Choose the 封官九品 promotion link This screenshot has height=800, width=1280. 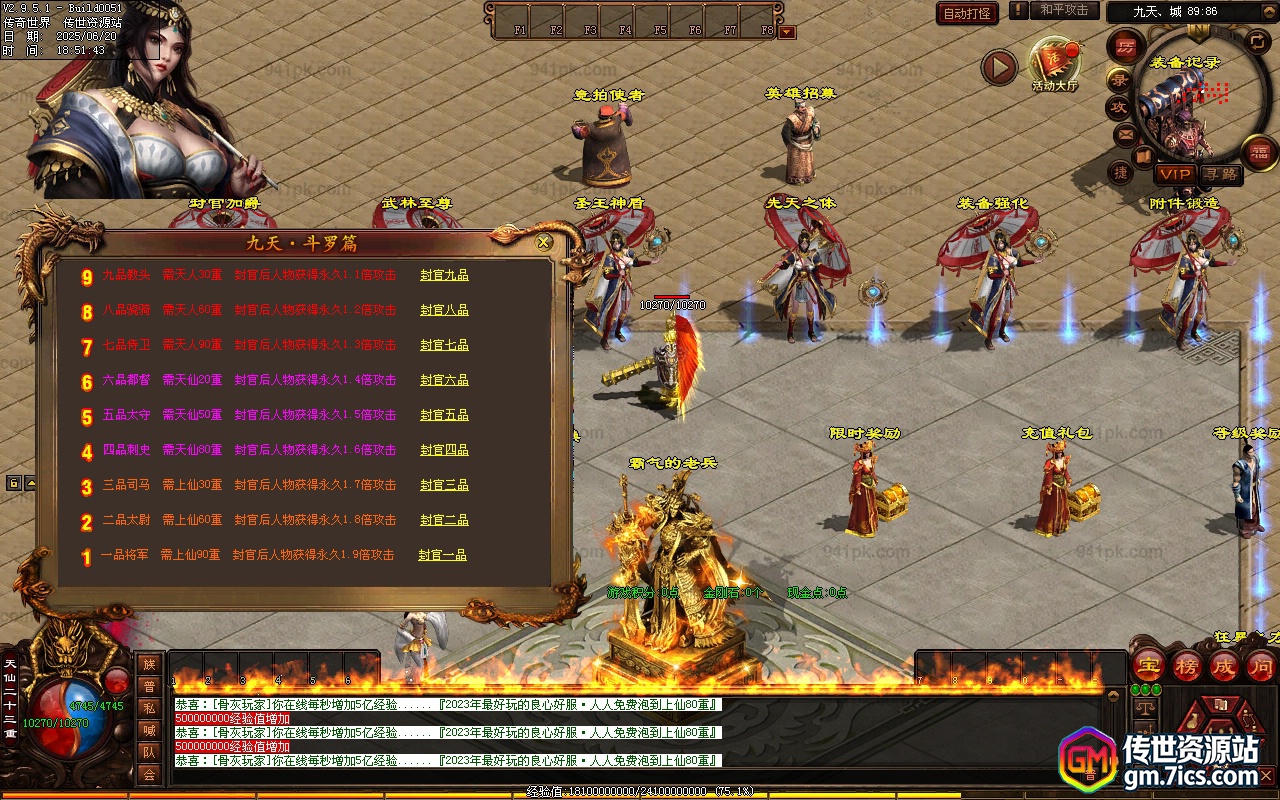click(444, 275)
